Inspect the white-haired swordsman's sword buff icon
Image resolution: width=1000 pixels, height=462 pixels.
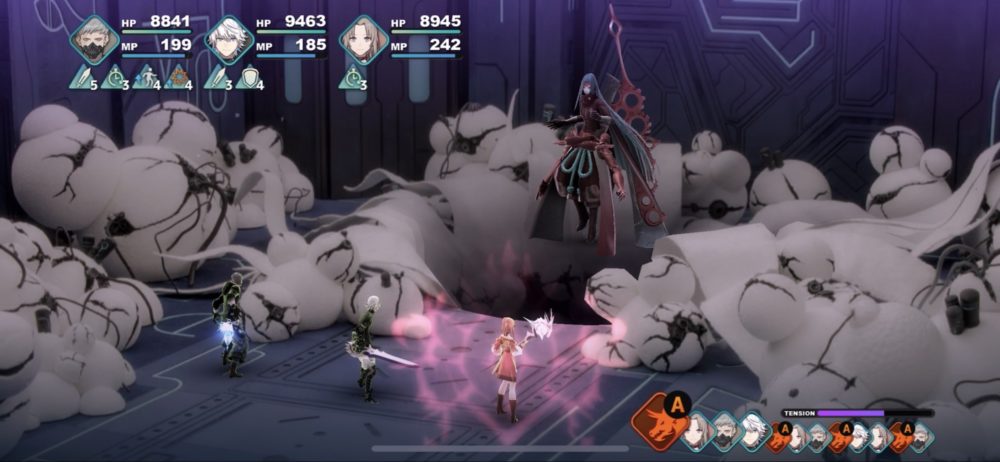(x=218, y=77)
